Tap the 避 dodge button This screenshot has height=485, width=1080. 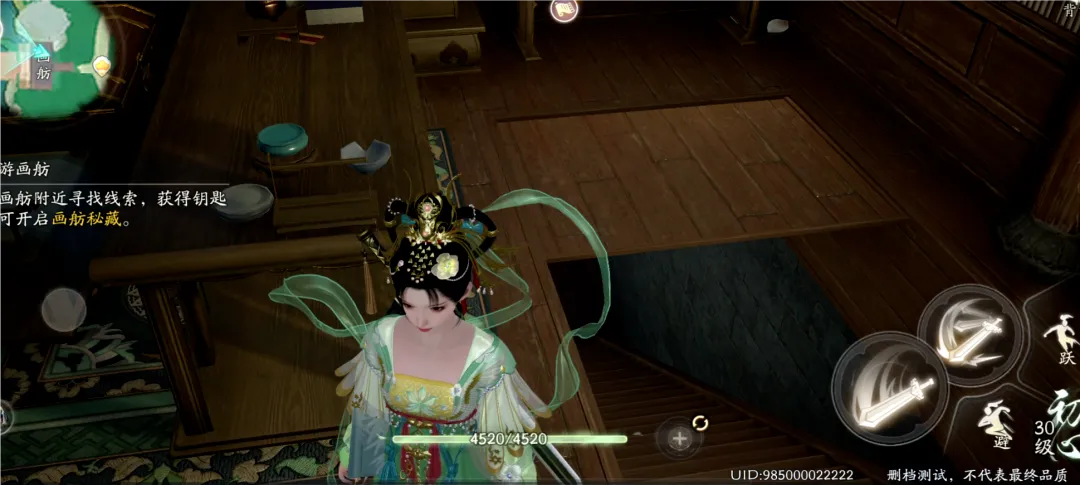coord(997,425)
